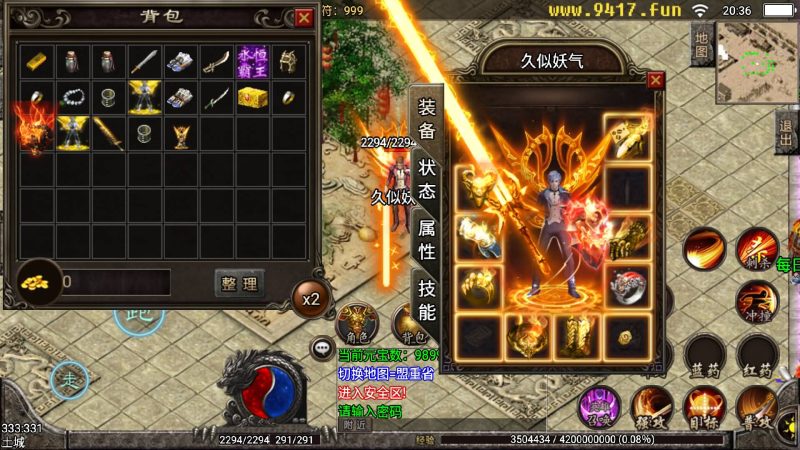Switch to the 状态 status tab
The image size is (800, 450).
tap(427, 178)
